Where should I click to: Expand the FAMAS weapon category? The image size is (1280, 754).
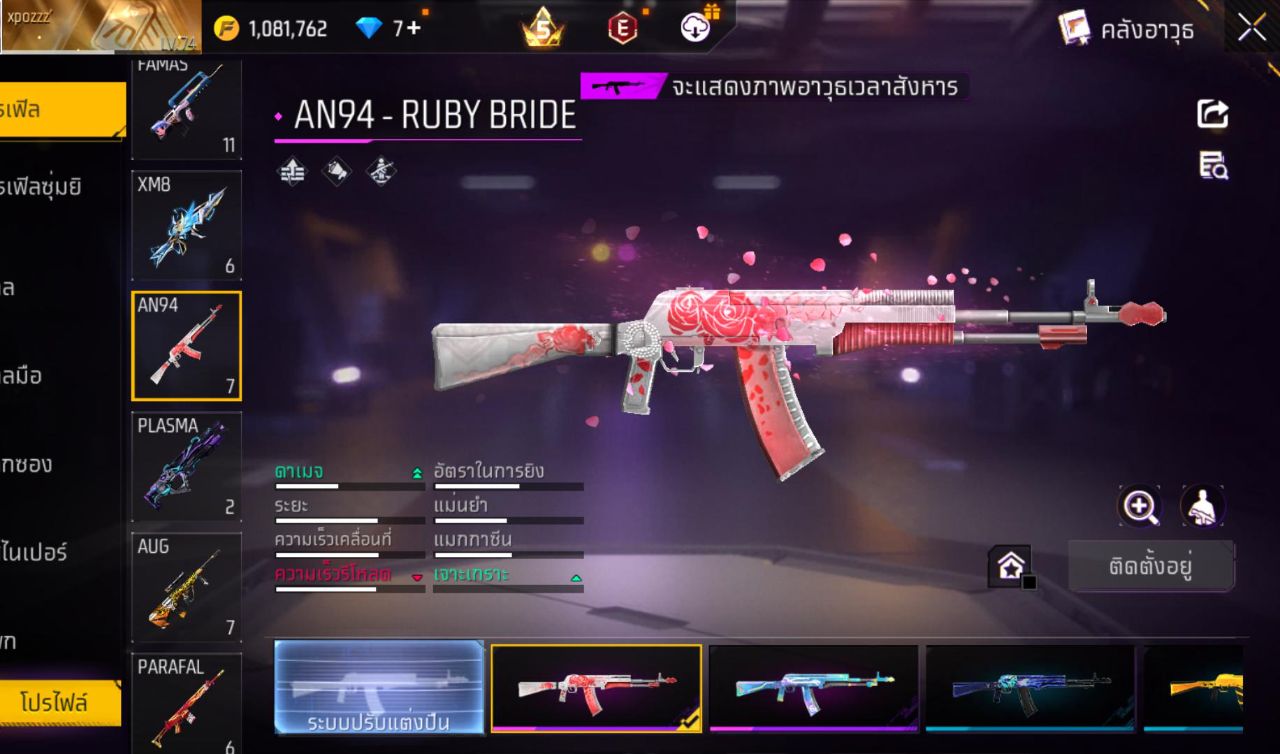186,105
